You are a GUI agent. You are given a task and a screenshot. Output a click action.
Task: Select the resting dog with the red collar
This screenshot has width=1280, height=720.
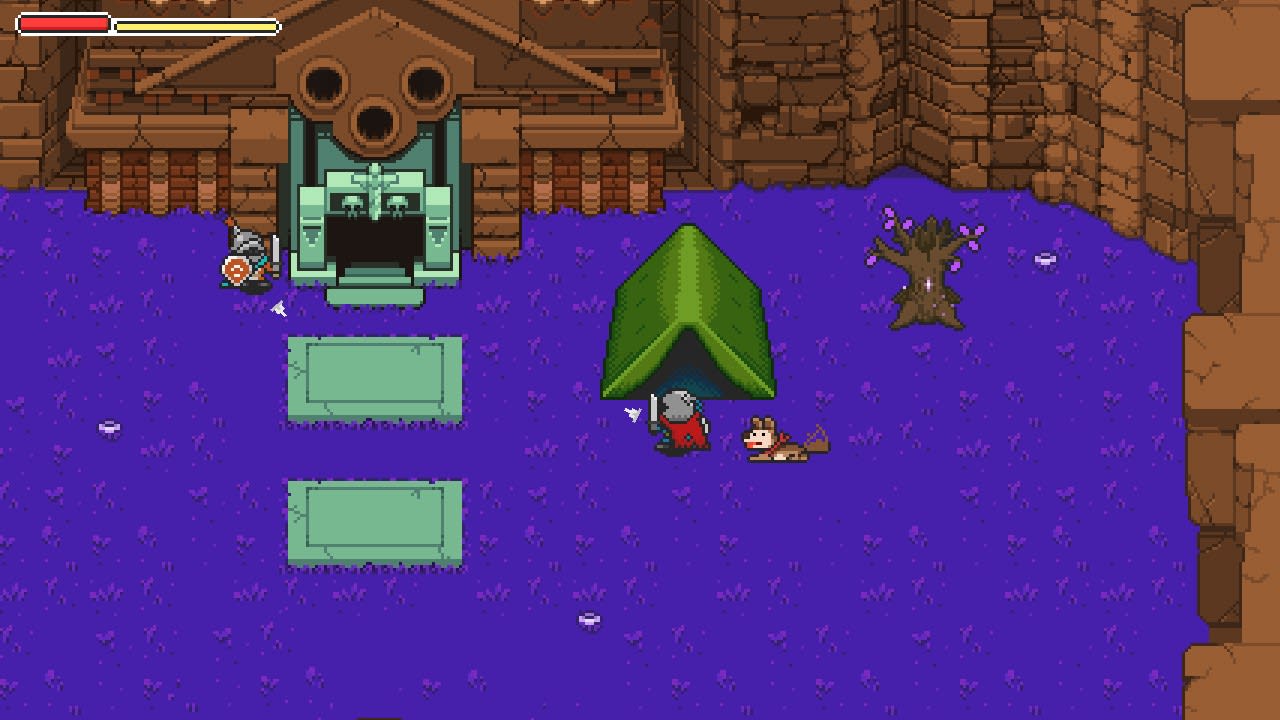click(780, 440)
